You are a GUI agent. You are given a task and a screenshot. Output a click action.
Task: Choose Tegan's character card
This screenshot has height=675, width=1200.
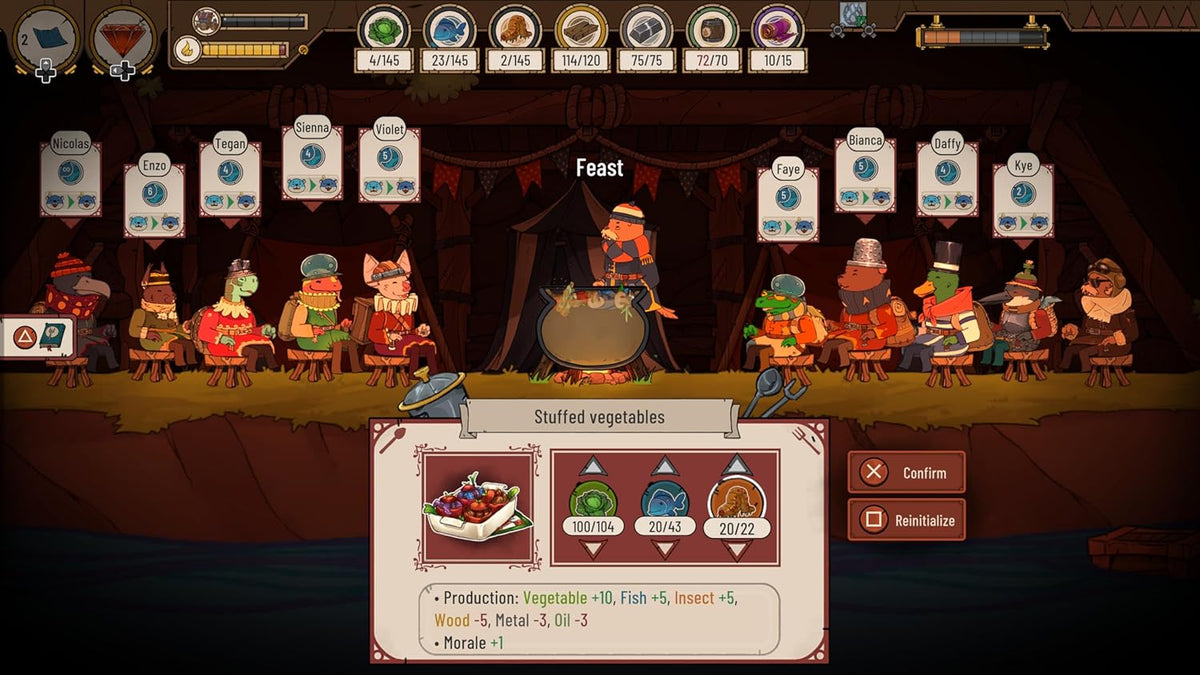(230, 178)
